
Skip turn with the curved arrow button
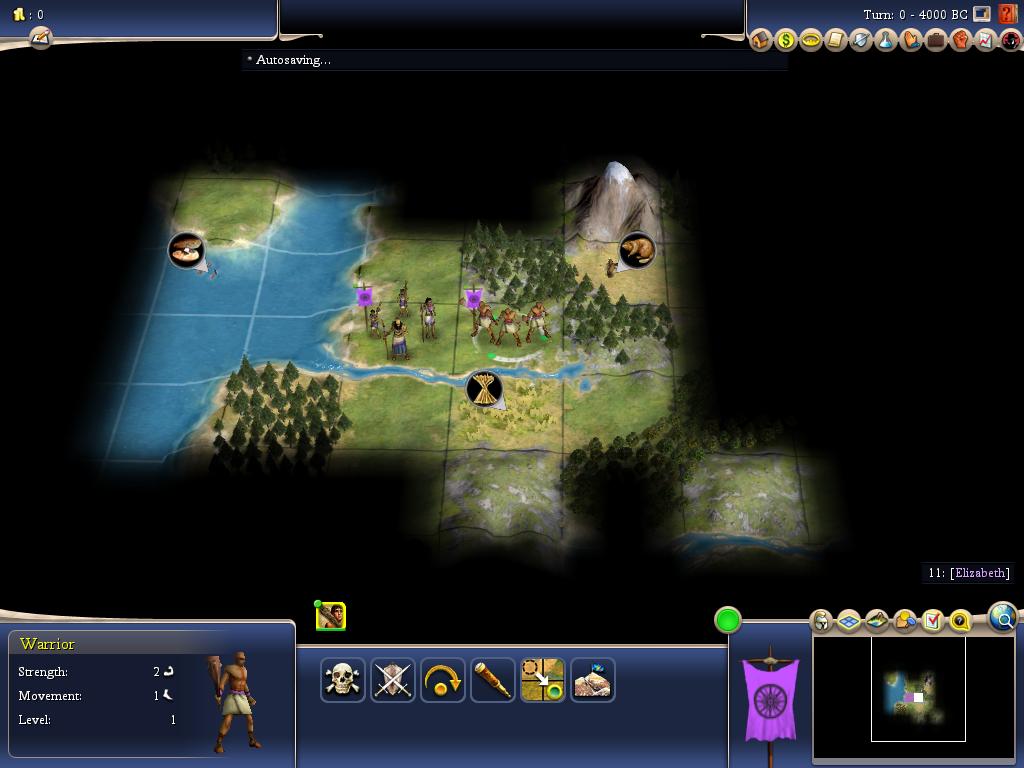point(443,680)
